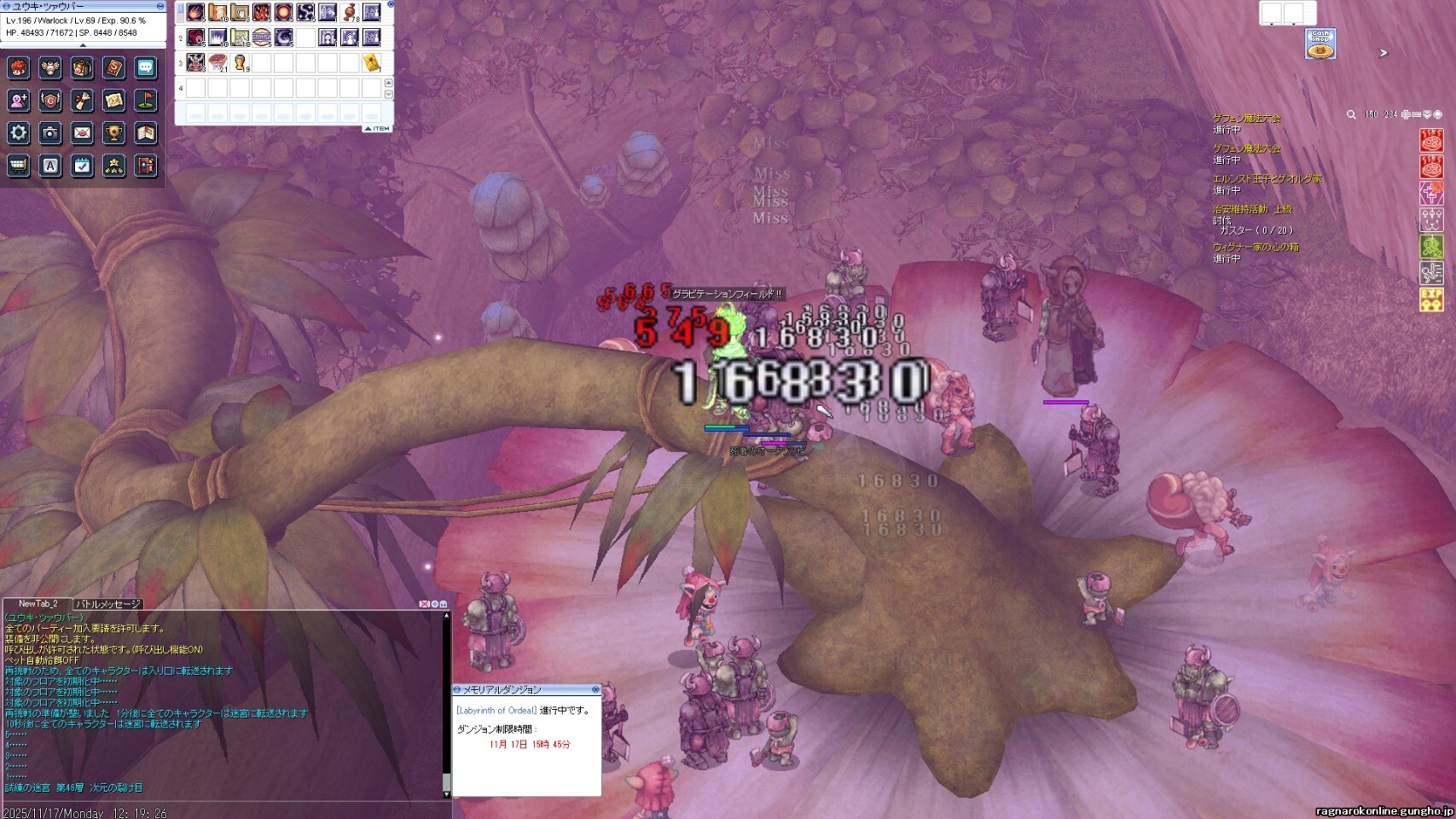Minimize the character status window

[x=160, y=6]
